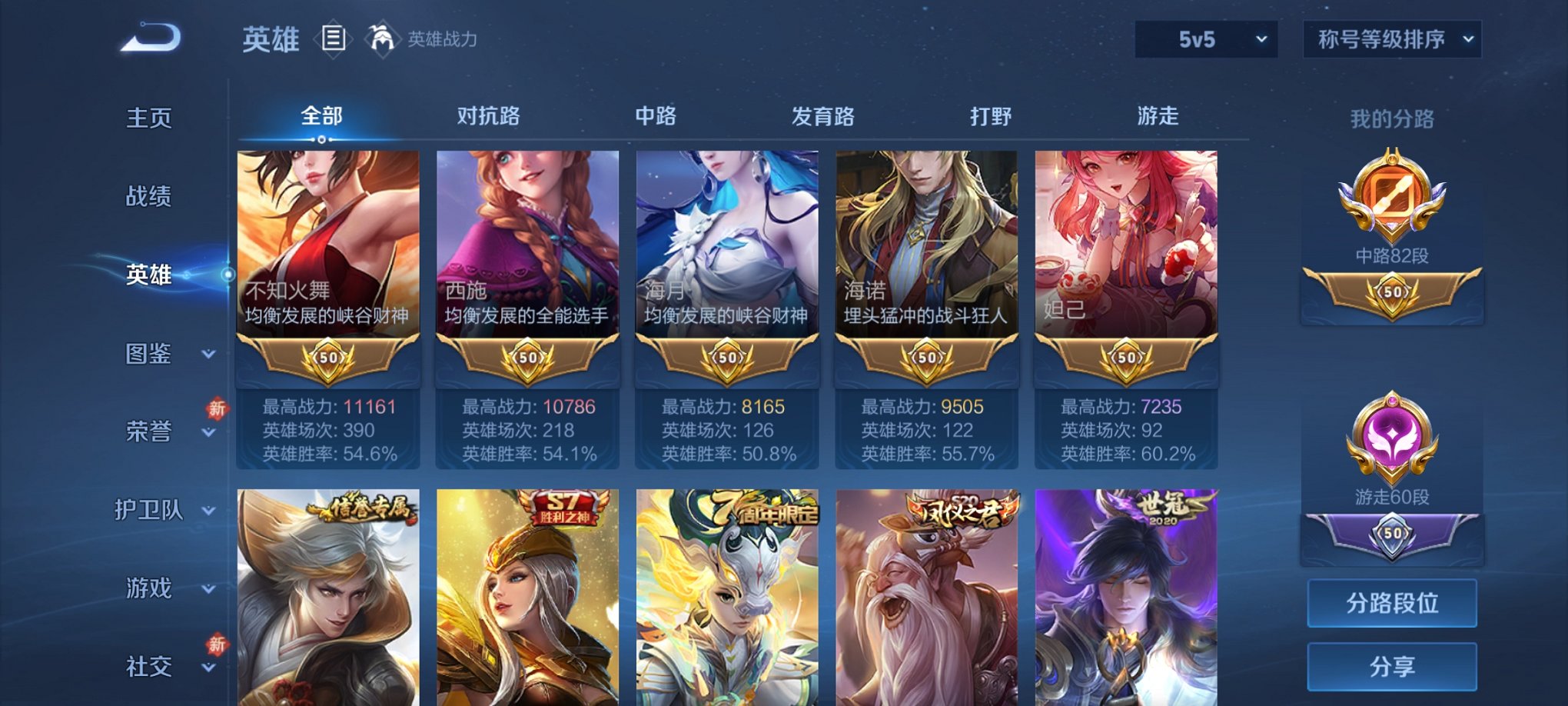Viewport: 1568px width, 706px height.
Task: Open the 主页 menu item
Action: [151, 118]
